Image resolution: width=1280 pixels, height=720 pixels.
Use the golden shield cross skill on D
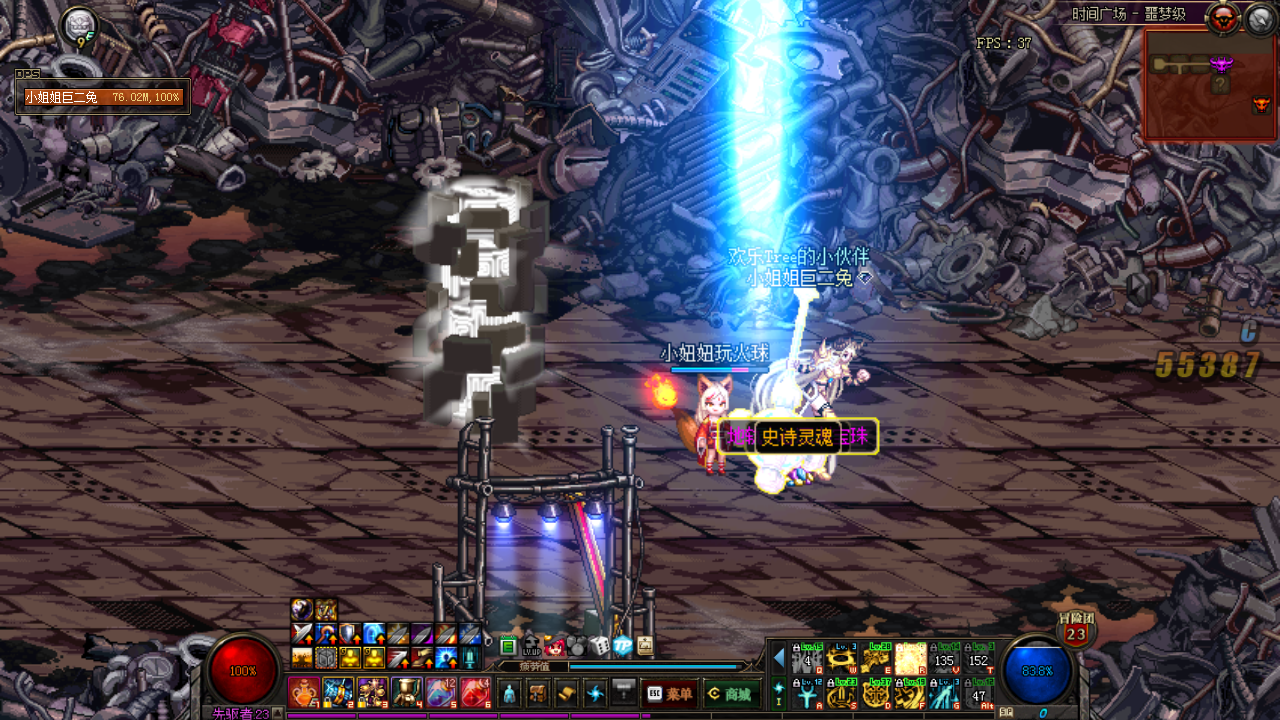point(876,694)
